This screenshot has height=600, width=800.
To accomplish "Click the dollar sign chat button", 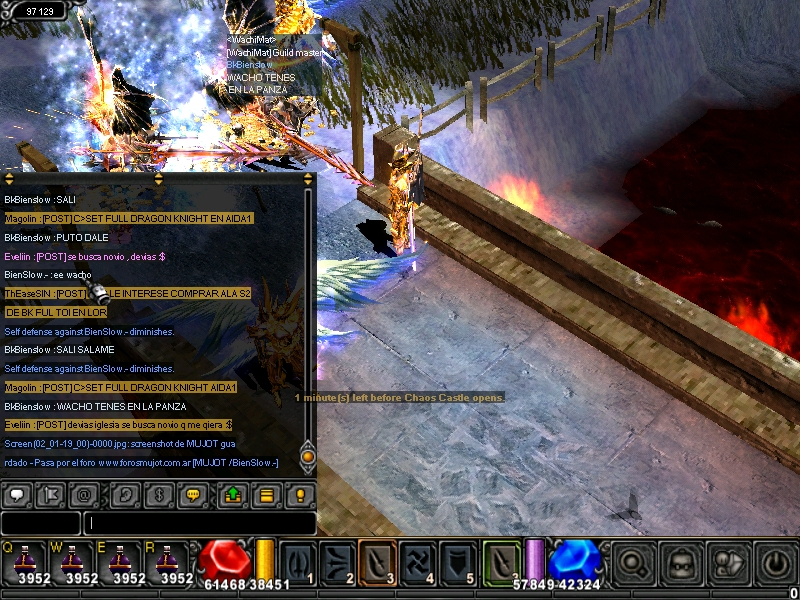I will tap(158, 494).
